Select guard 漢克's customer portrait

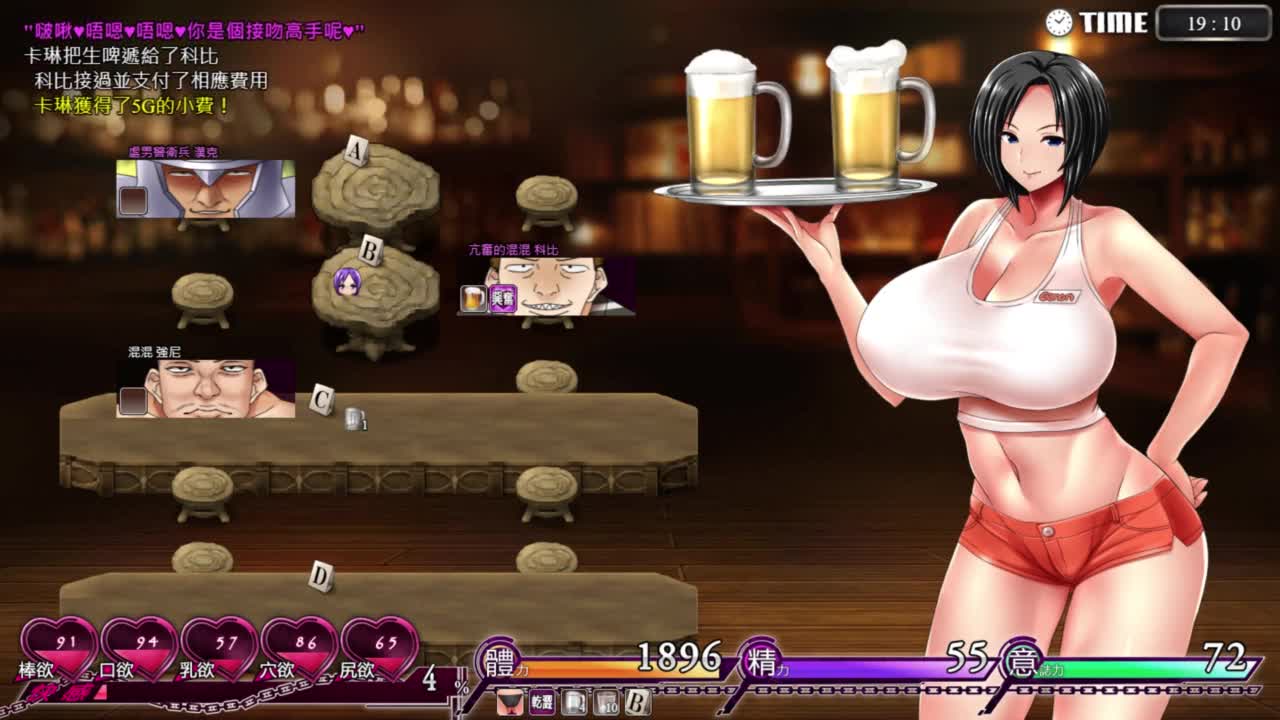click(x=206, y=189)
